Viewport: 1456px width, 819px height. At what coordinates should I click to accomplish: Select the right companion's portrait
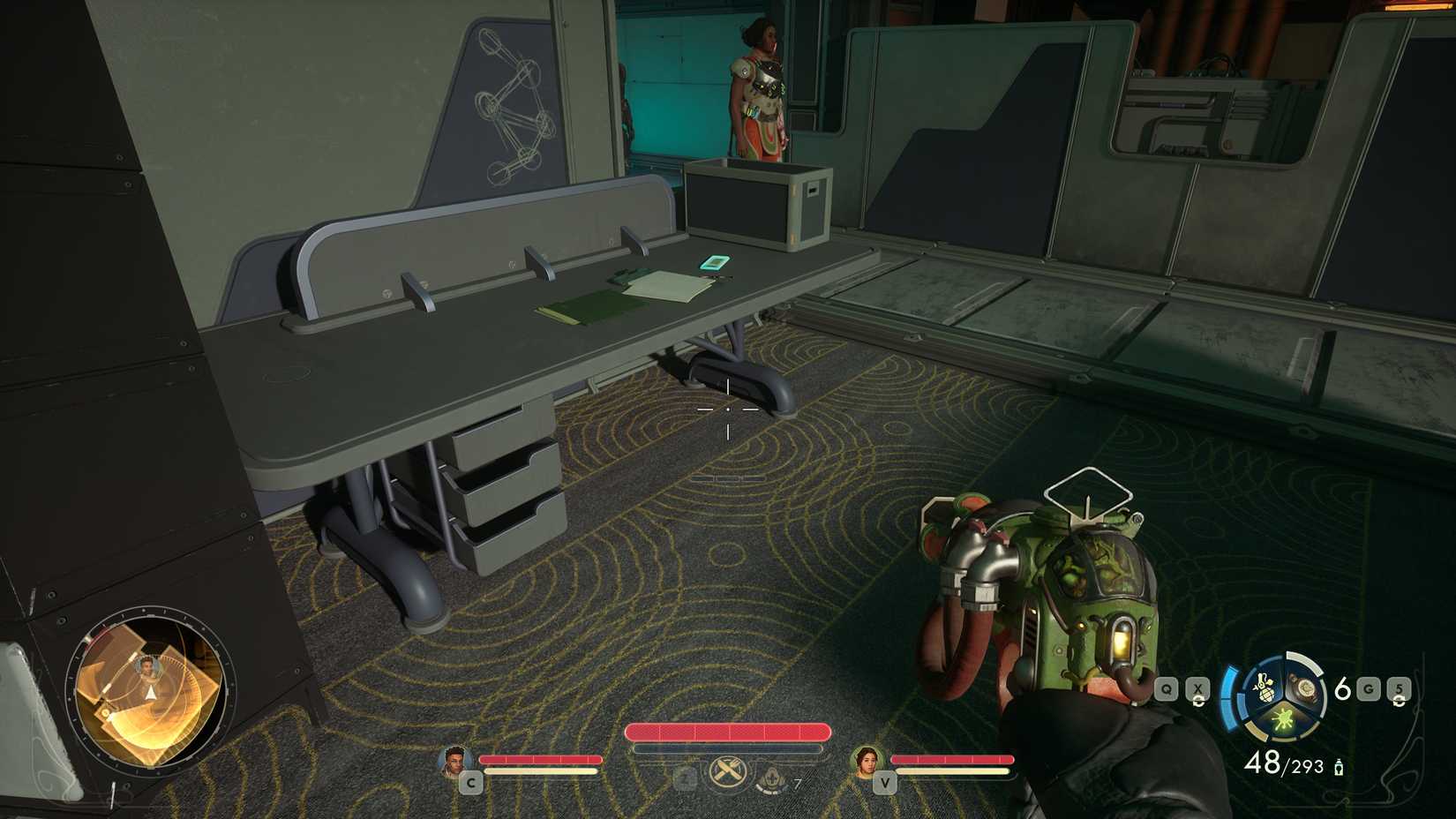(868, 760)
